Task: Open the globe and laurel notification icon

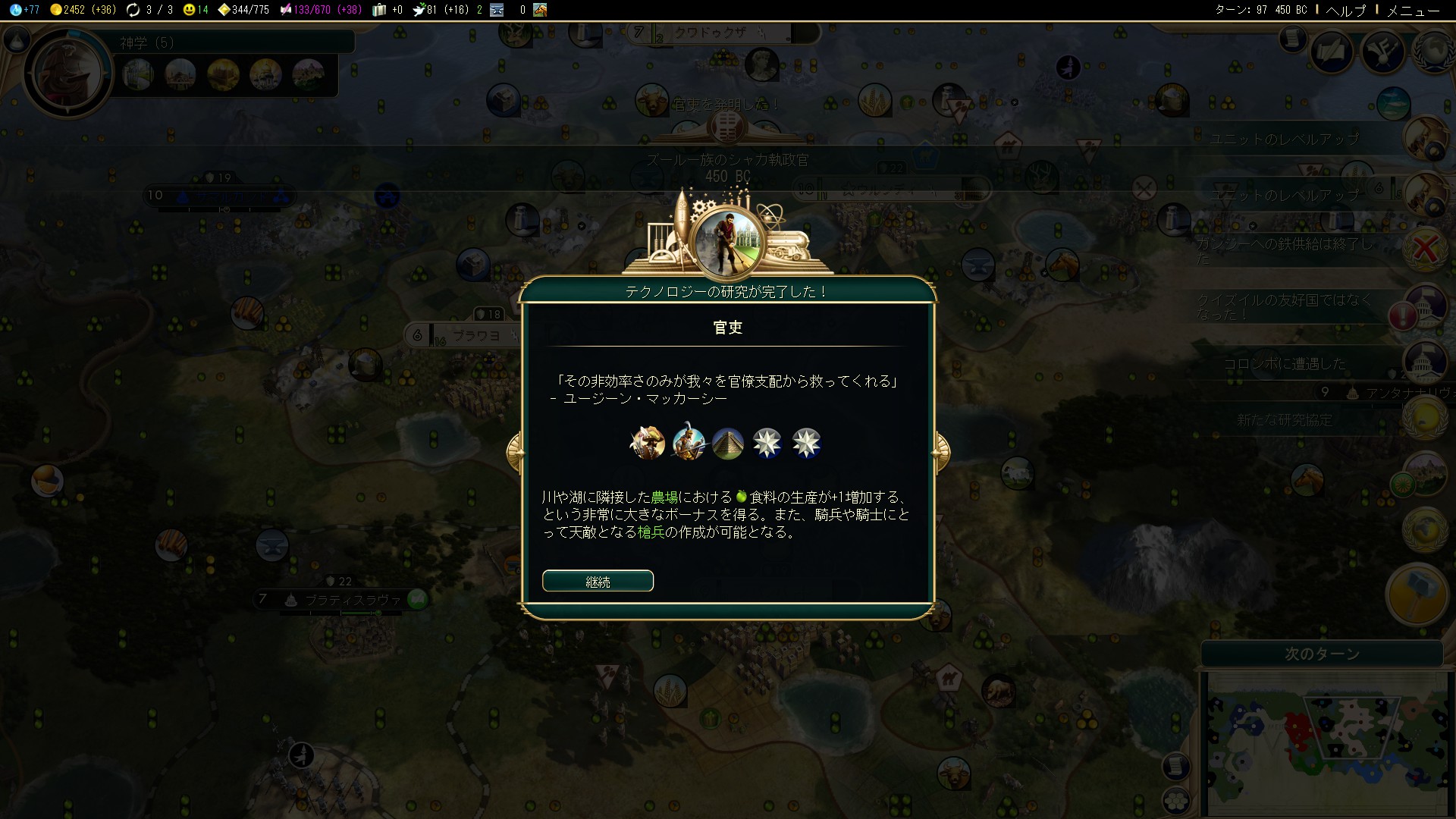Action: coord(1425,529)
